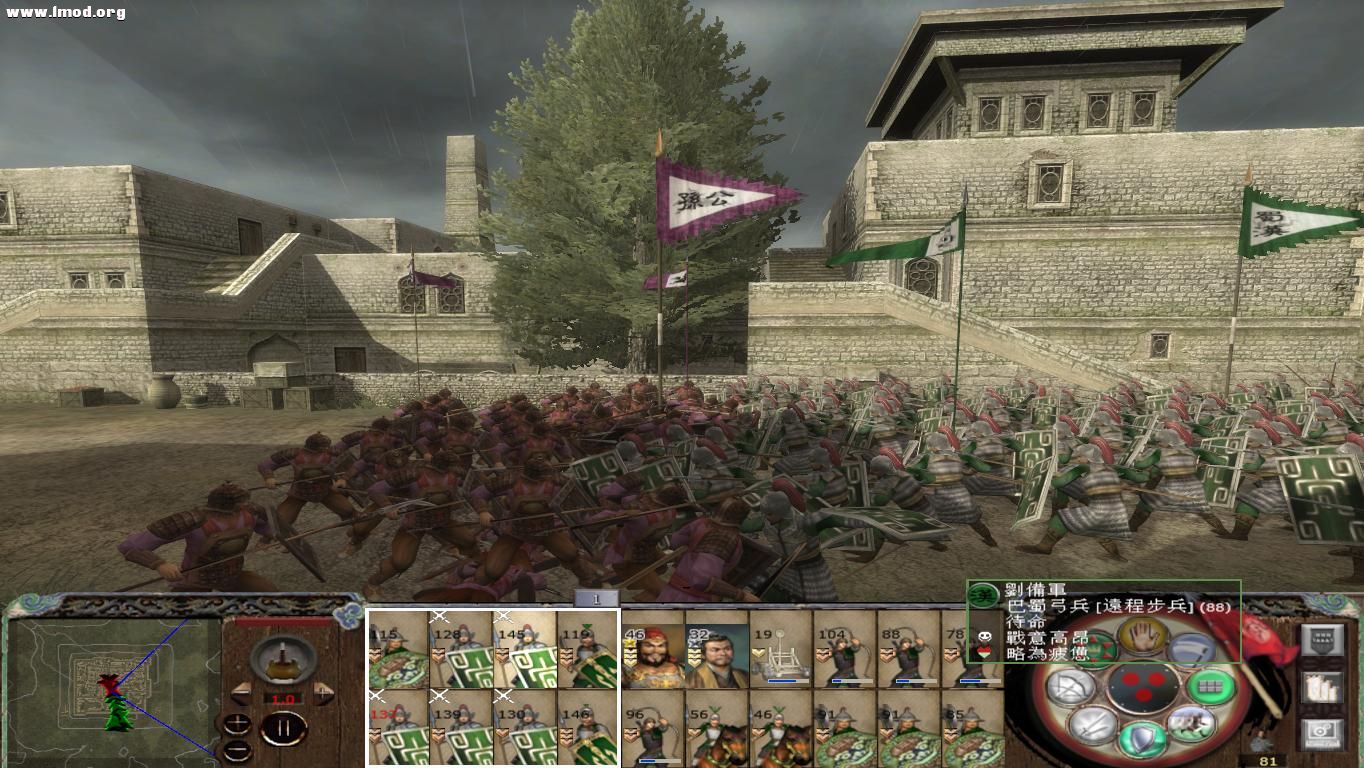Click the green grid unit grouping icon
This screenshot has height=768, width=1364.
pyautogui.click(x=1212, y=686)
